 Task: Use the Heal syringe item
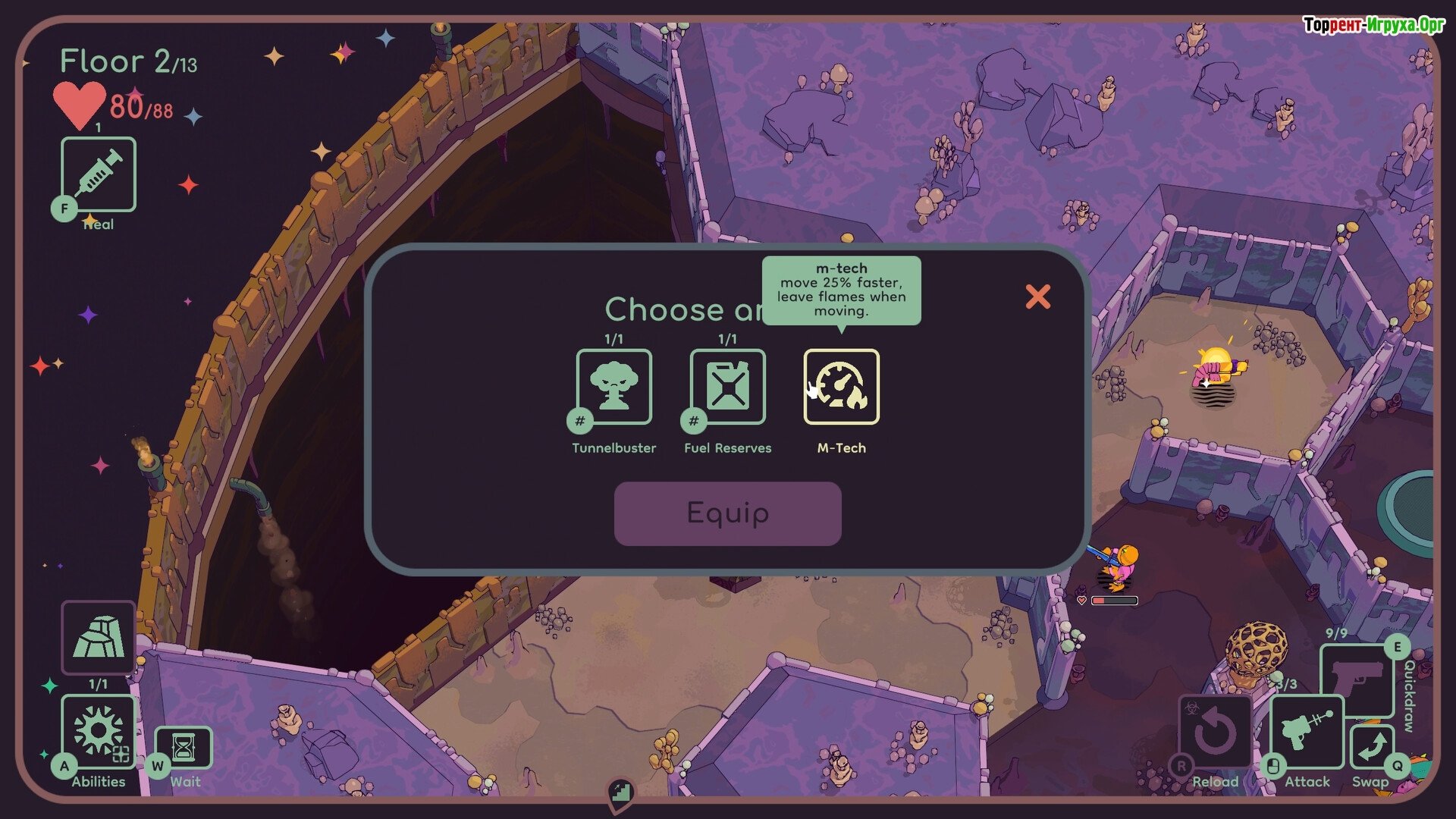pos(99,174)
